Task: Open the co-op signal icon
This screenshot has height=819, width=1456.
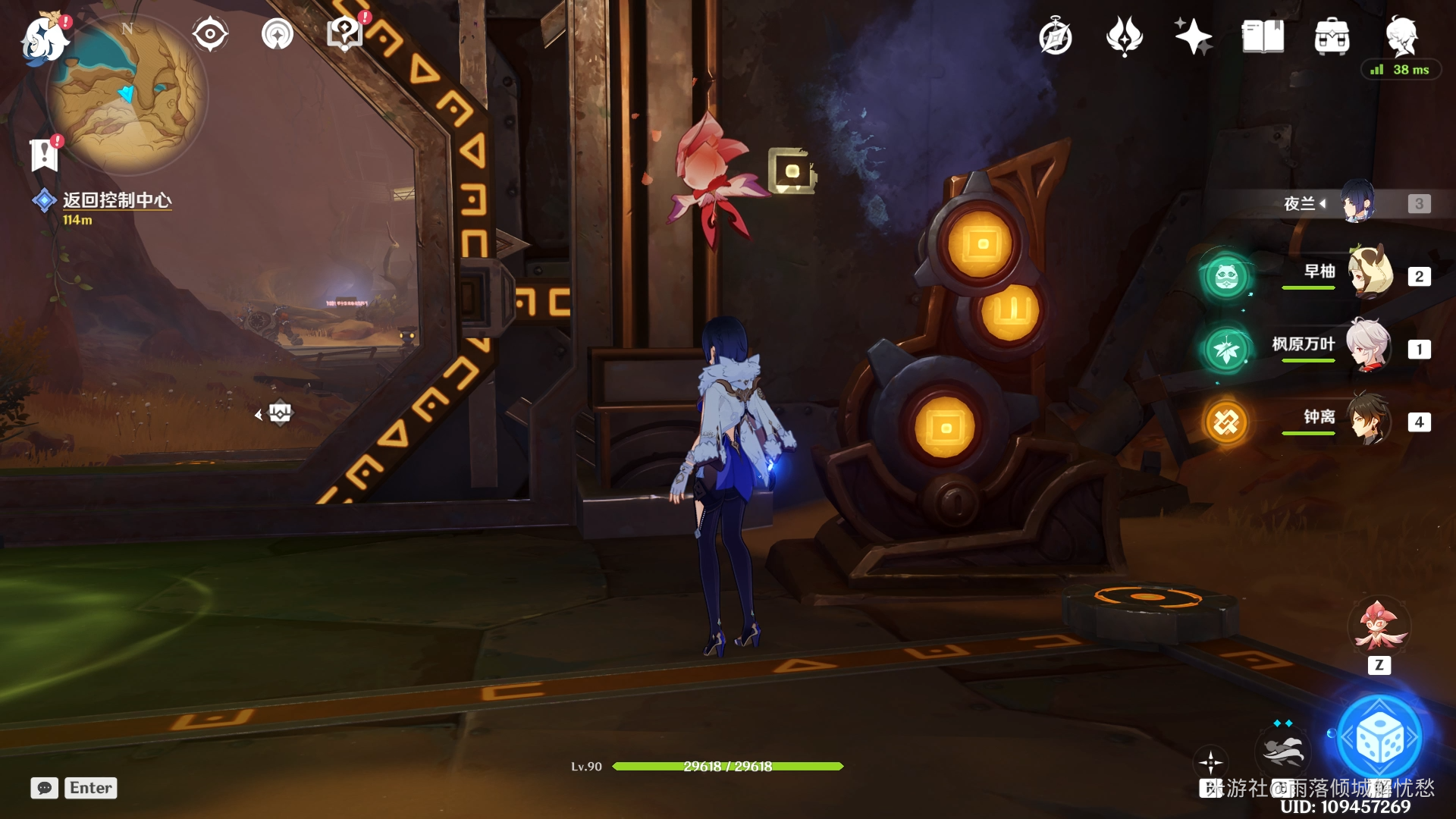Action: (277, 34)
